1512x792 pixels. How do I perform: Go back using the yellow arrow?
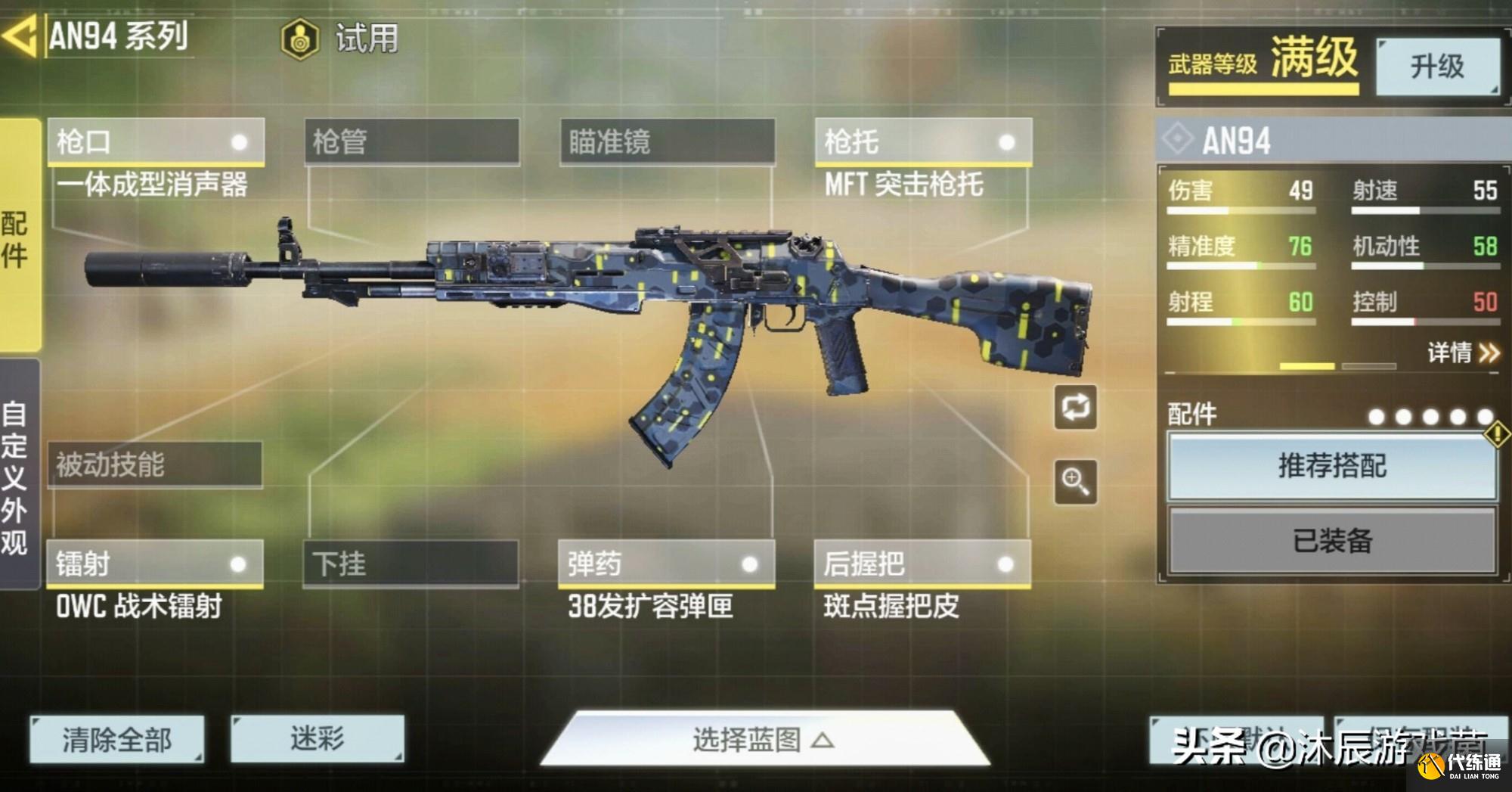pos(20,36)
